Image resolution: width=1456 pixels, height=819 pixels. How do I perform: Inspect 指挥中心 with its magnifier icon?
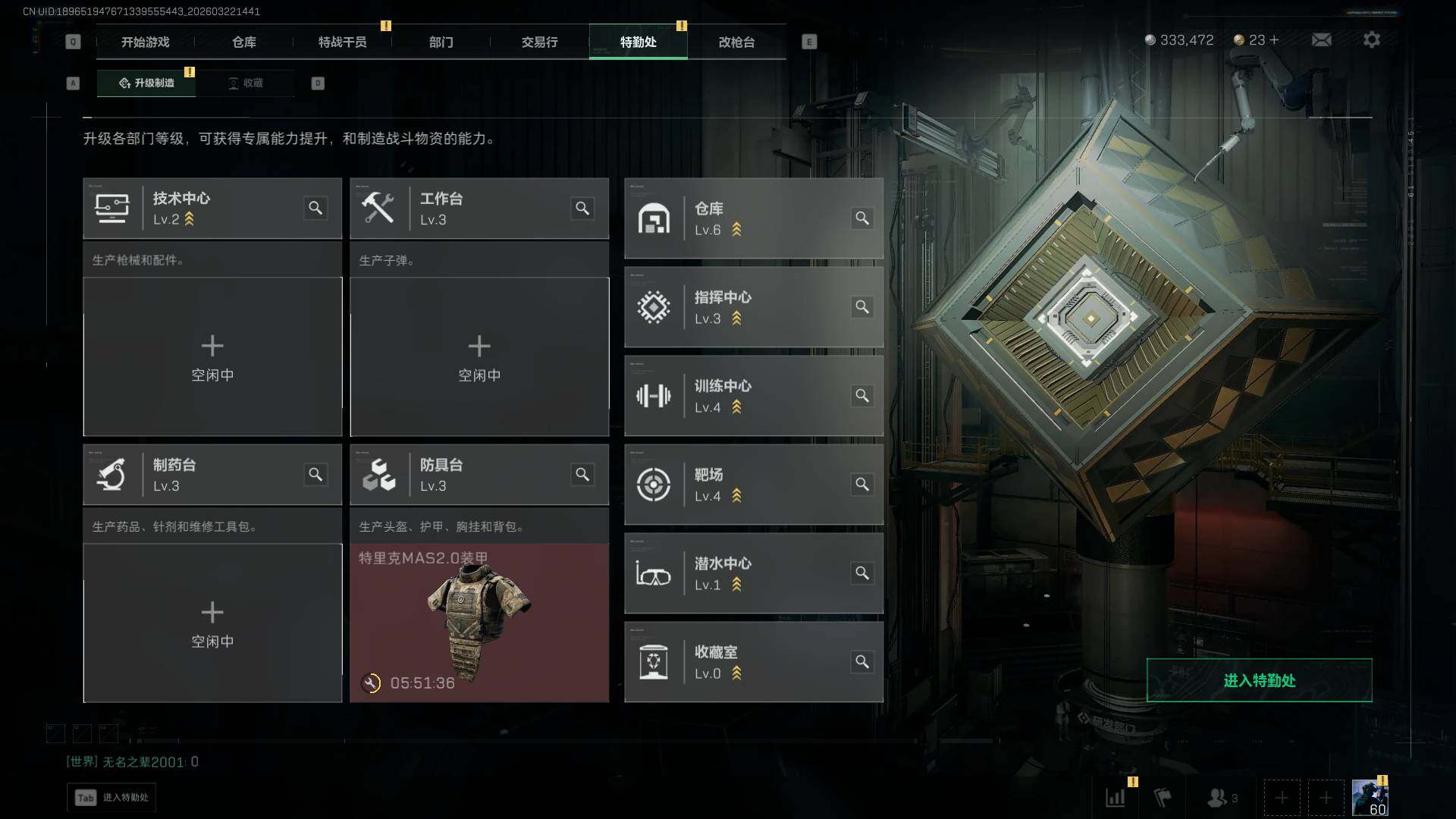[x=862, y=306]
